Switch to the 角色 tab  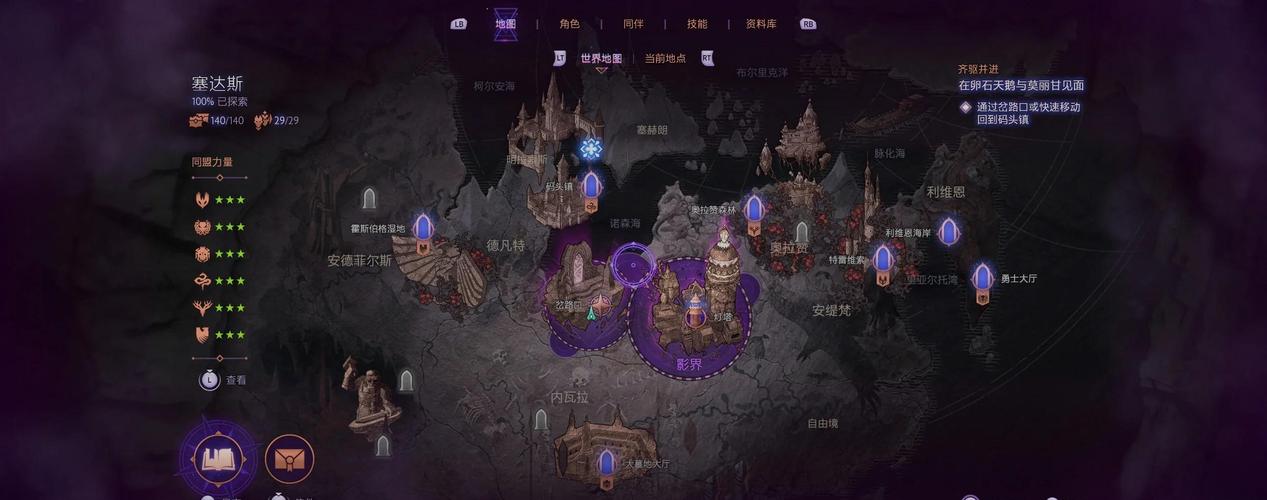pos(569,24)
